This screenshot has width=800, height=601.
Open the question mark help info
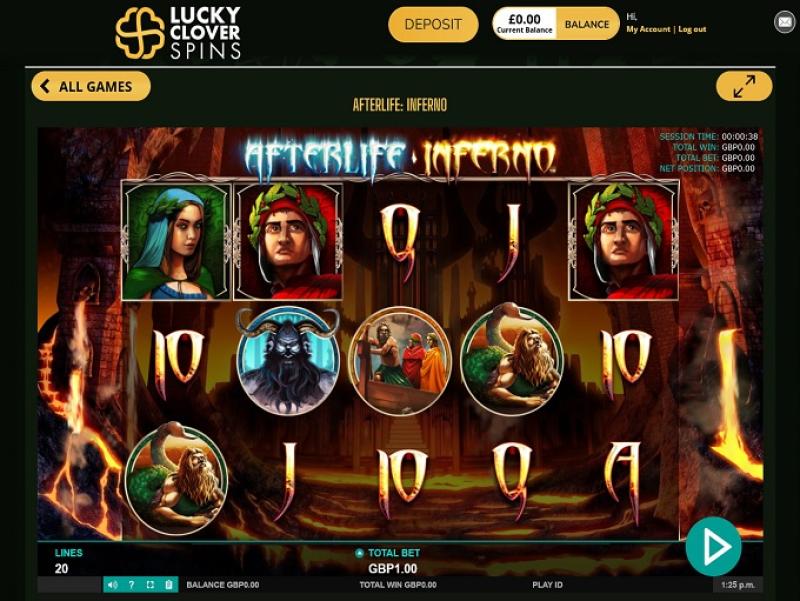tap(131, 585)
